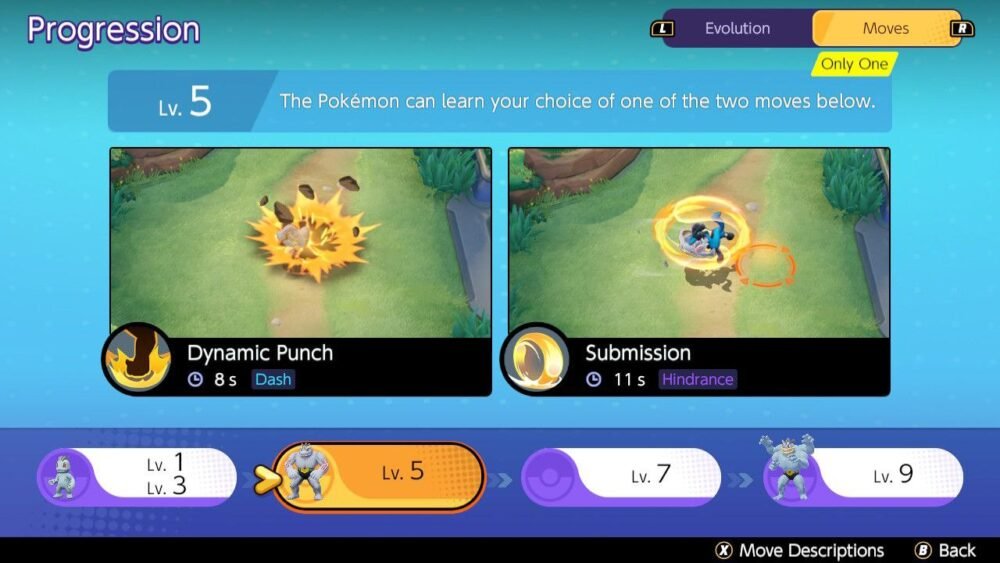The height and width of the screenshot is (563, 1000).
Task: Choose the Dynamic Punch move preview
Action: point(300,243)
